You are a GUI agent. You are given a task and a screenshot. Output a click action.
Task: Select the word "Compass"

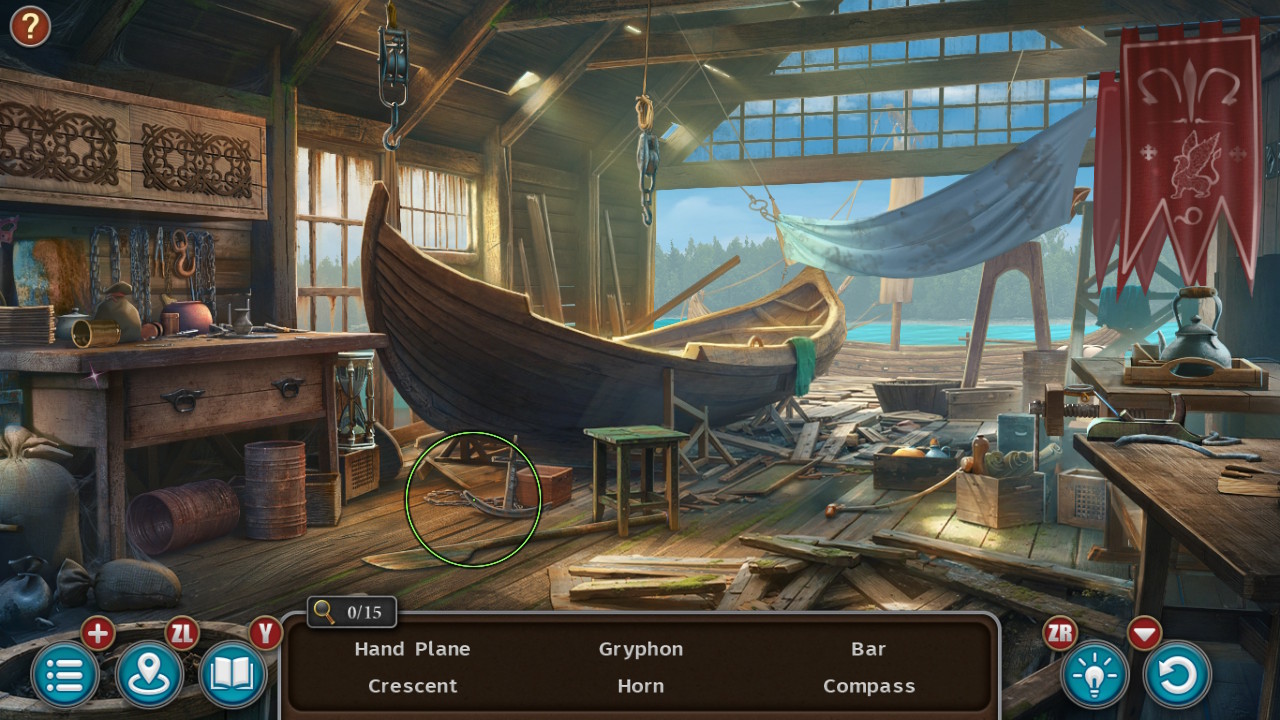[868, 686]
